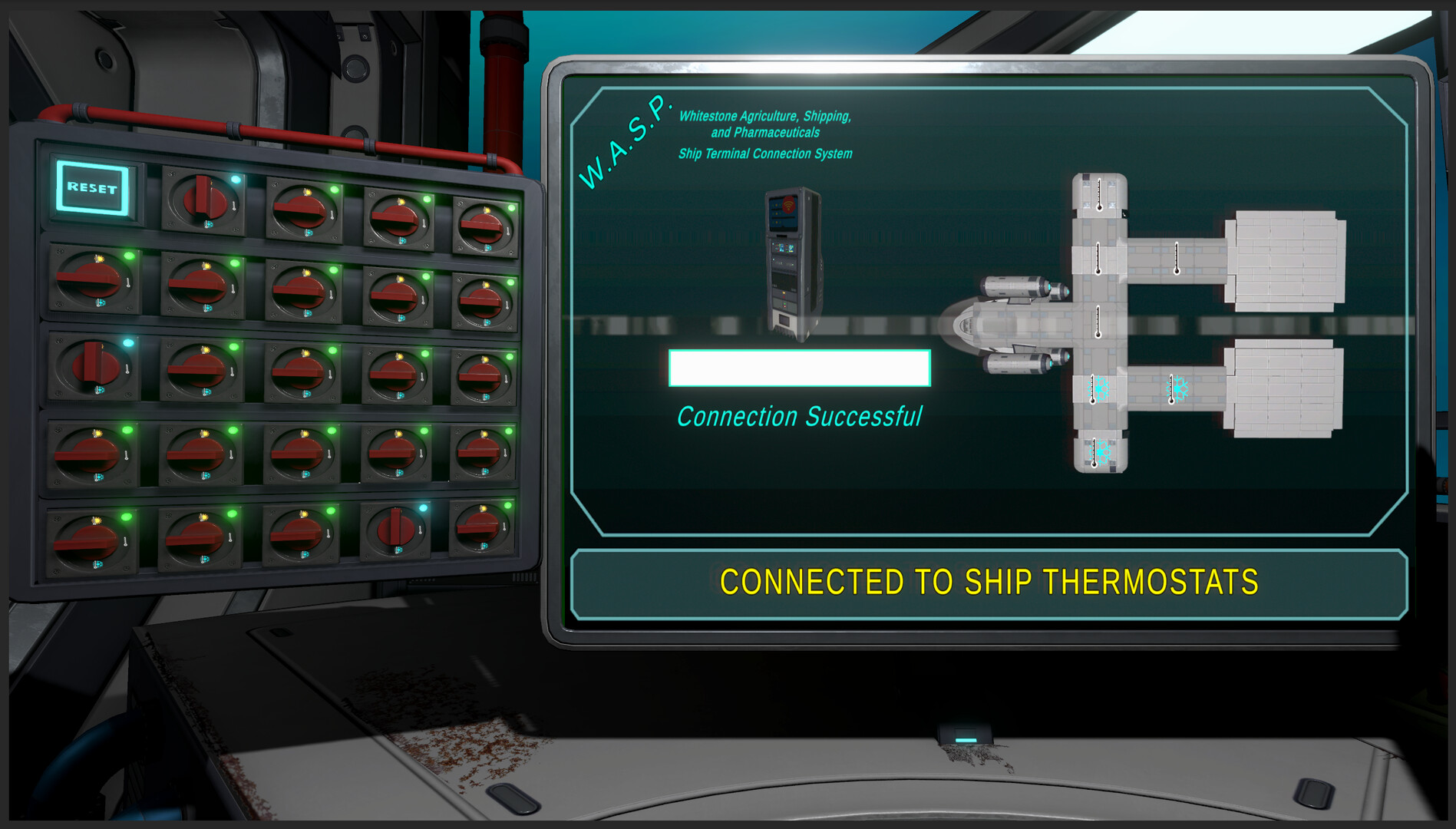Select the central thermometer on the ship map
Screen dimensions: 1456x829
click(1097, 322)
